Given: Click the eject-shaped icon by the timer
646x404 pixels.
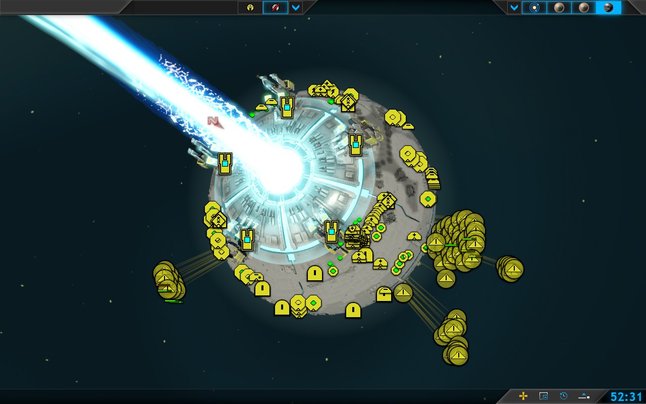Looking at the screenshot, I should (x=585, y=396).
